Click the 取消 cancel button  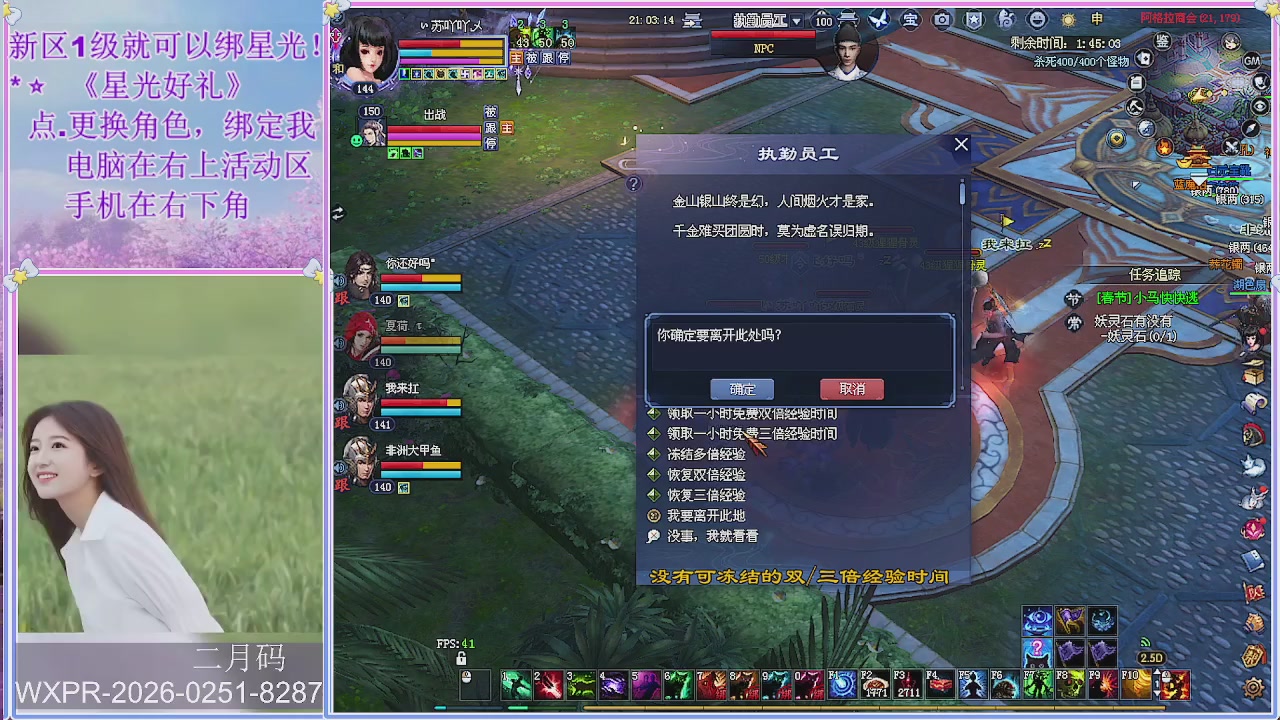851,389
